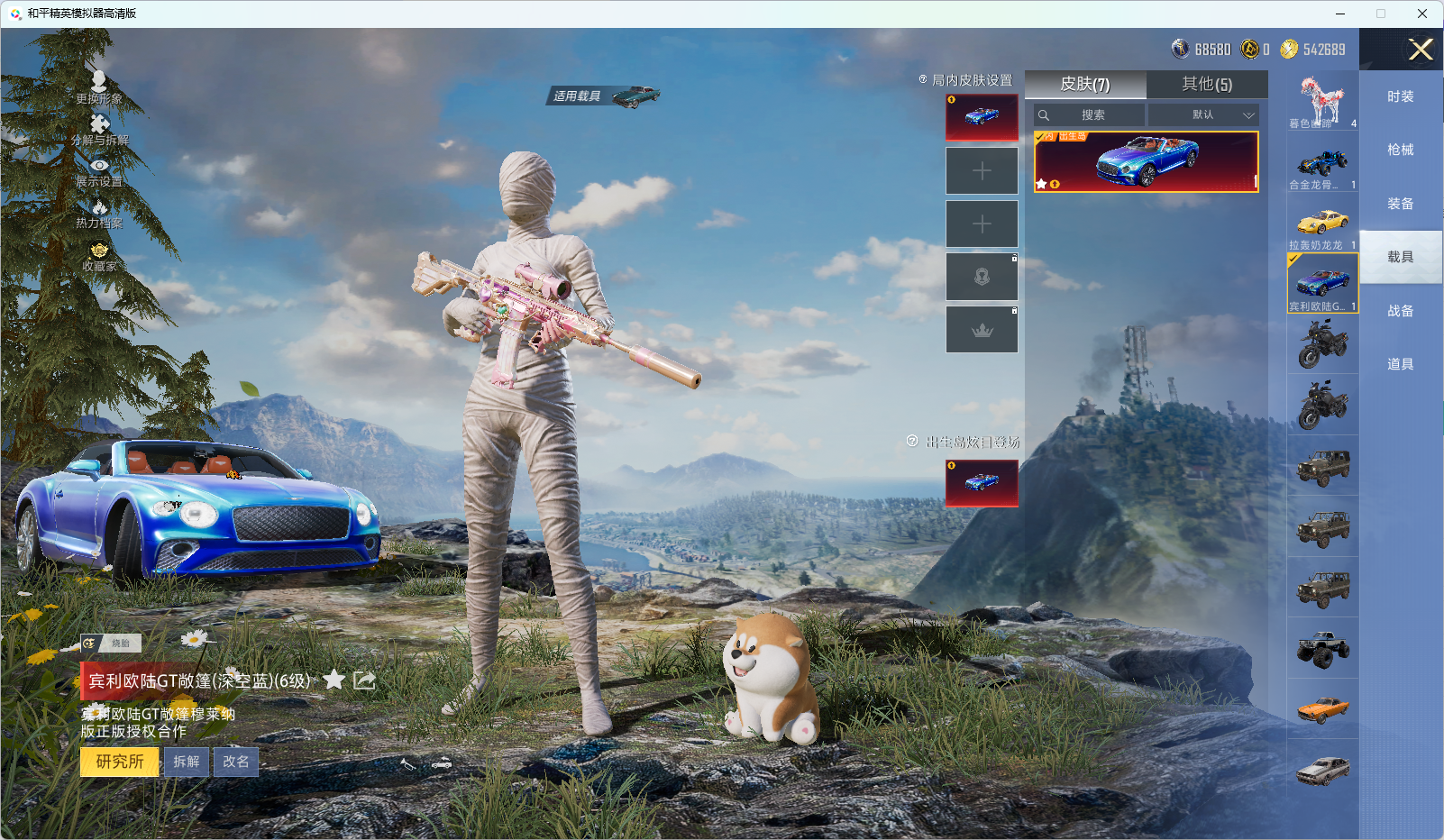Click the 拆解 button

pos(187,762)
